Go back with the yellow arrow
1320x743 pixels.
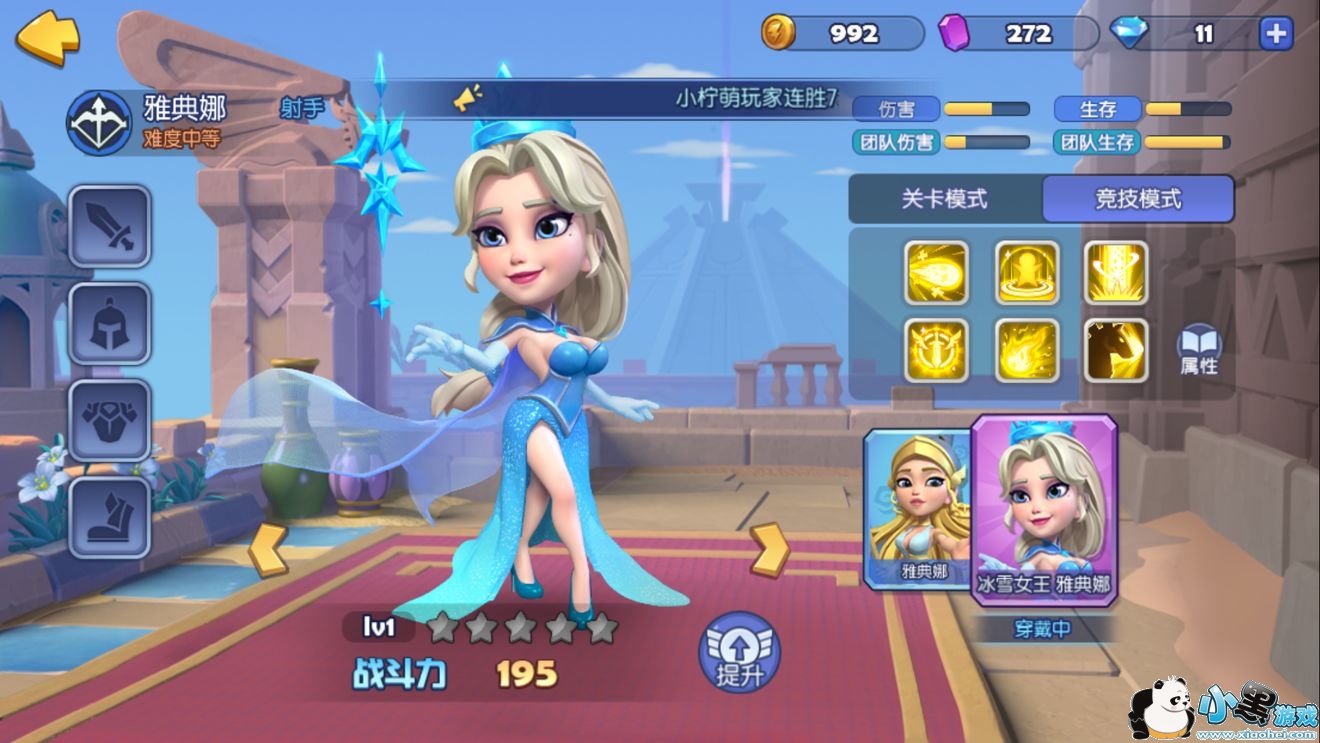pyautogui.click(x=47, y=37)
